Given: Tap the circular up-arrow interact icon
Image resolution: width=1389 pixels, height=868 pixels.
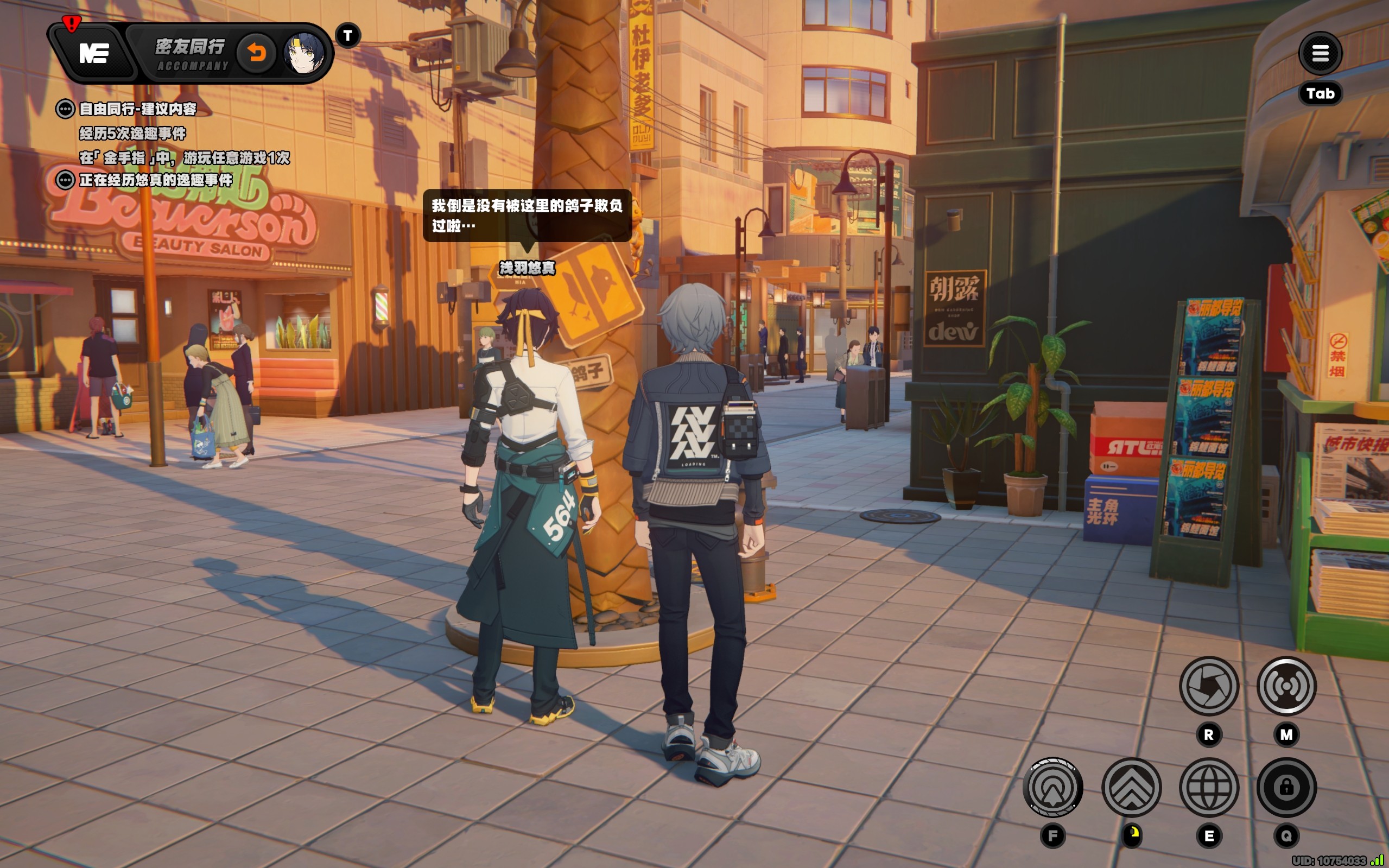Looking at the screenshot, I should pyautogui.click(x=1052, y=787).
